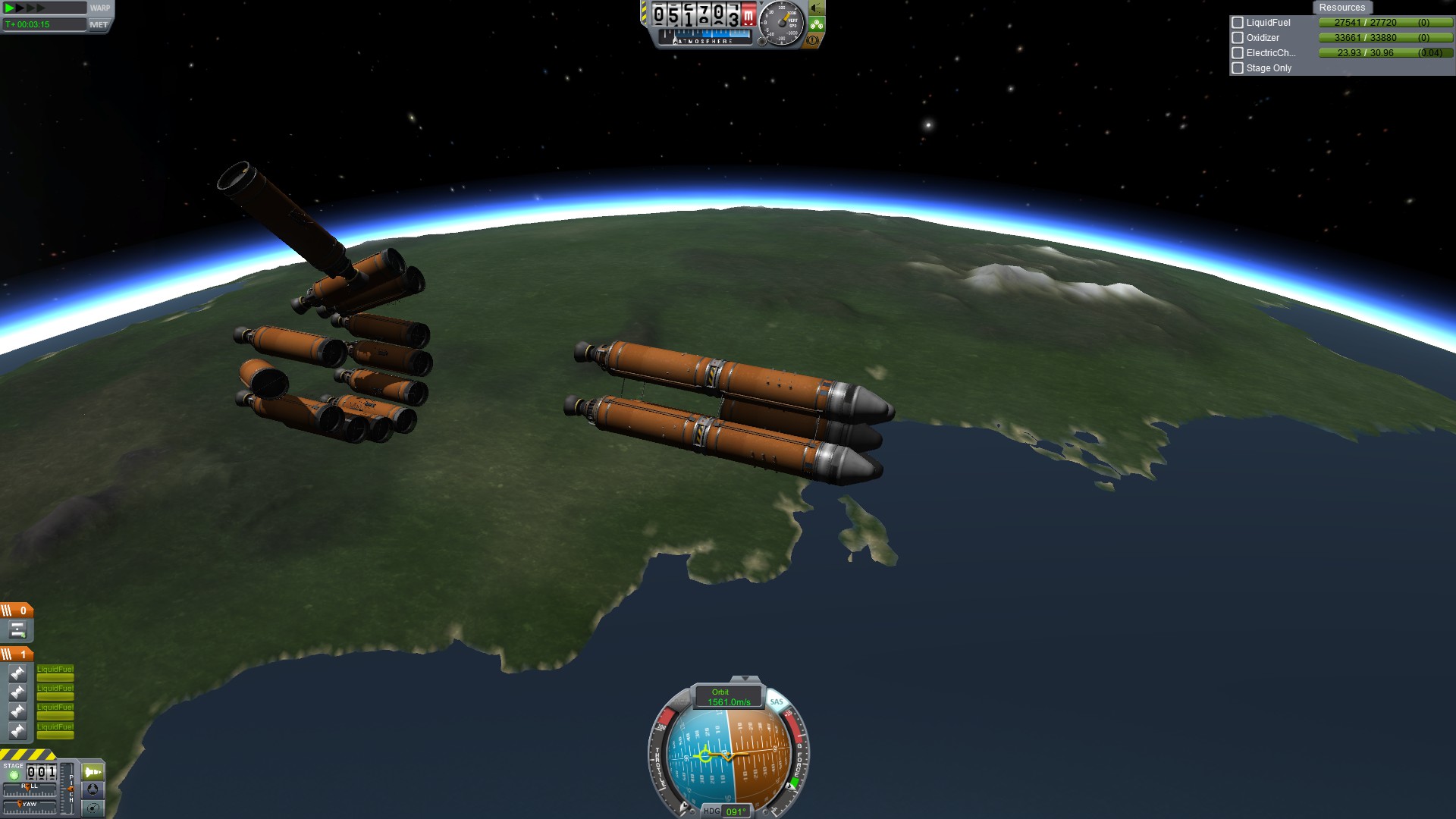Collapse the navball with the arrow tab
The height and width of the screenshot is (819, 1456).
click(x=745, y=679)
